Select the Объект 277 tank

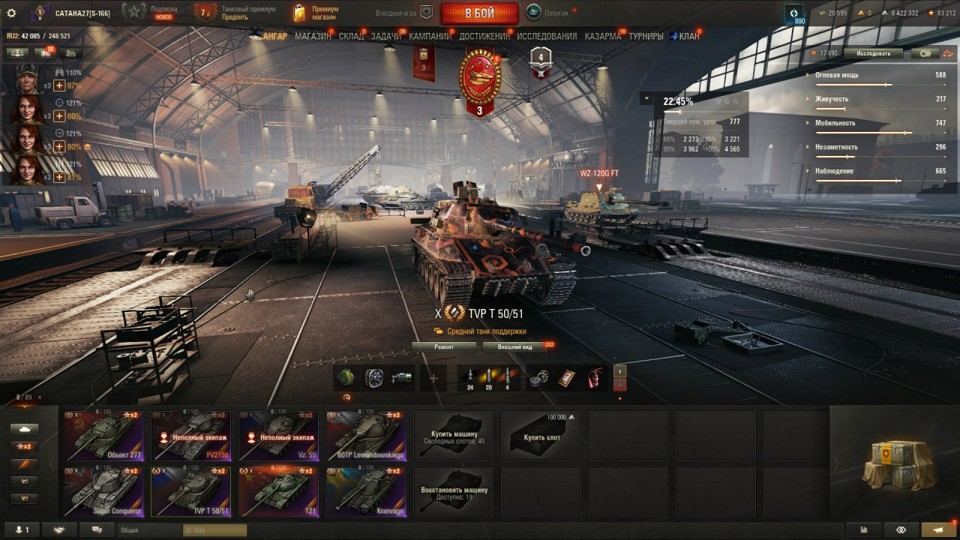(x=103, y=436)
